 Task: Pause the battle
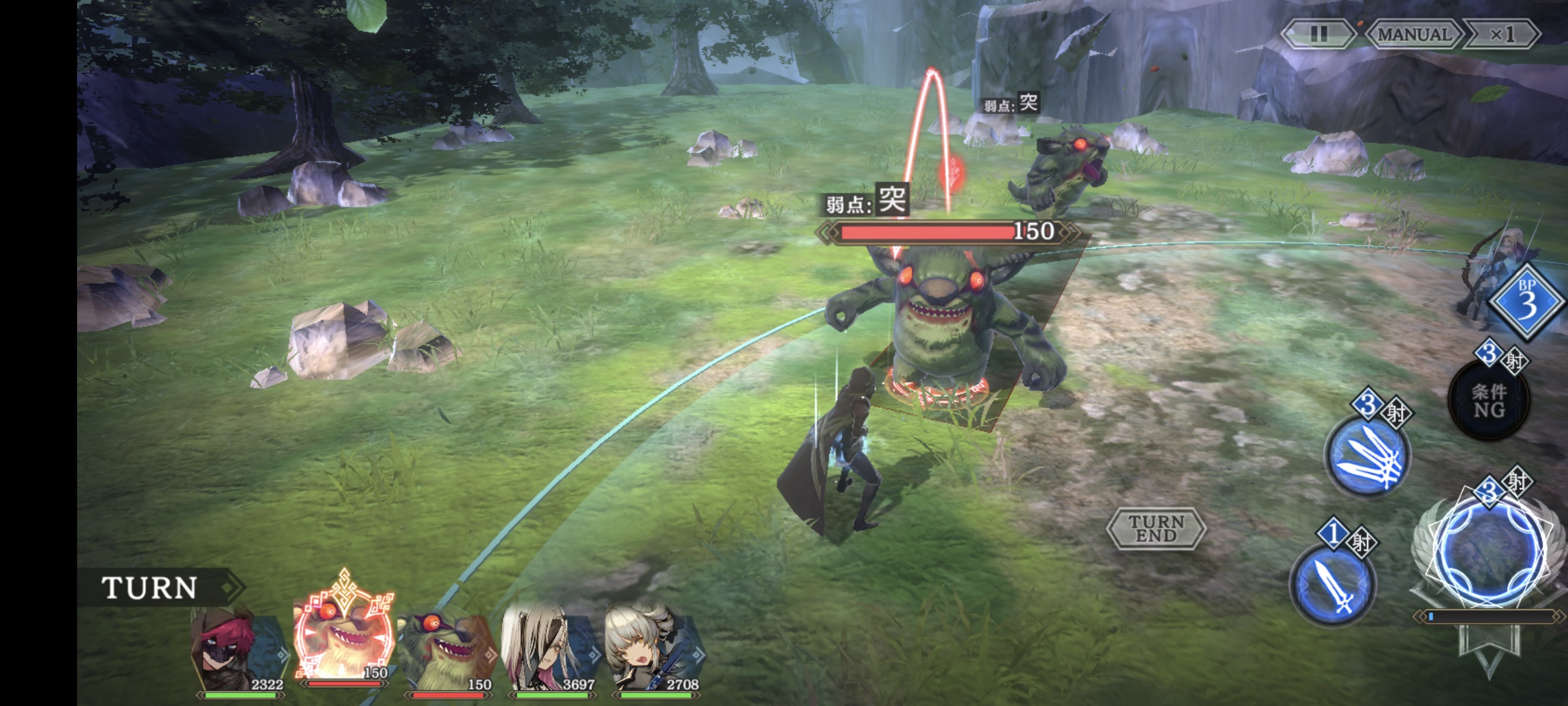click(1318, 34)
